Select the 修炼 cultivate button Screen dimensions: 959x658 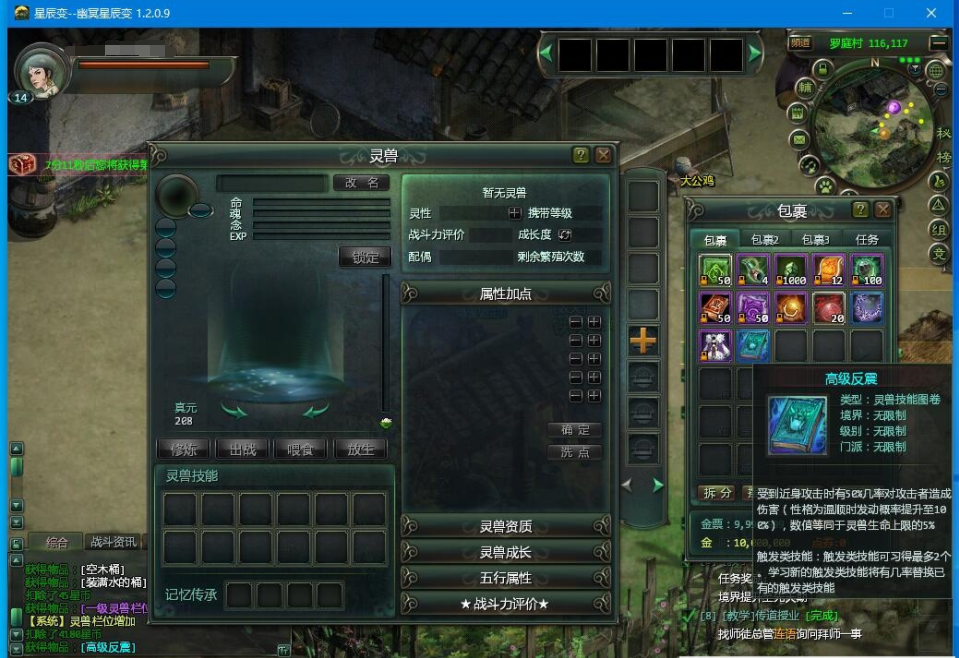[184, 449]
